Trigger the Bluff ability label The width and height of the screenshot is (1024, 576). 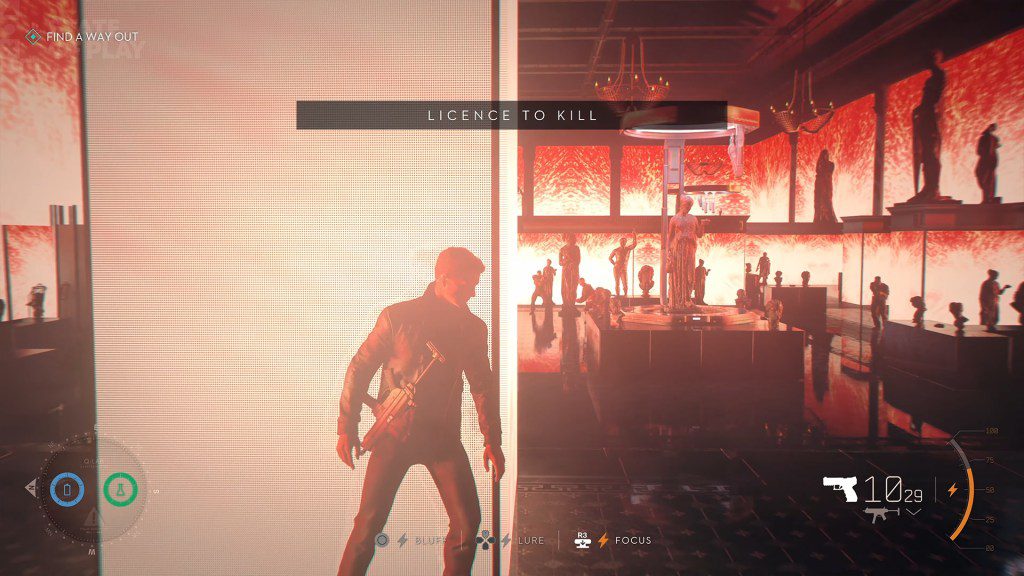tap(428, 540)
